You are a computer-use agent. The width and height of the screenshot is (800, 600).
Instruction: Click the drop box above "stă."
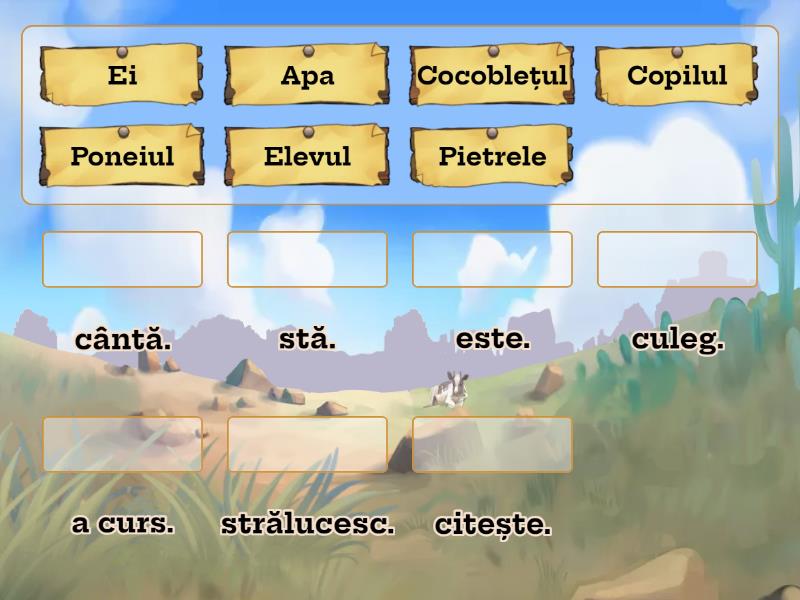pos(307,259)
